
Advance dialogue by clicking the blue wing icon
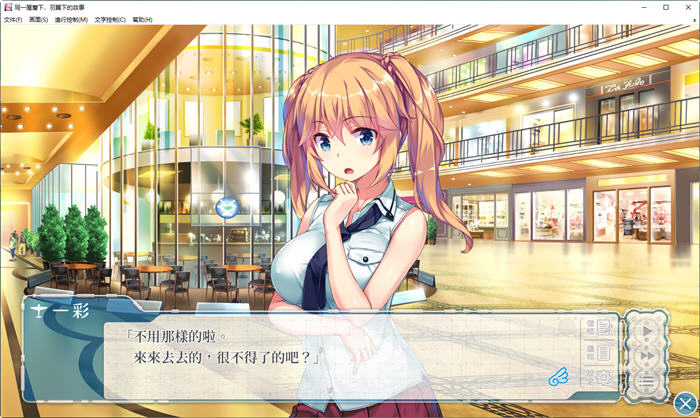pyautogui.click(x=559, y=377)
